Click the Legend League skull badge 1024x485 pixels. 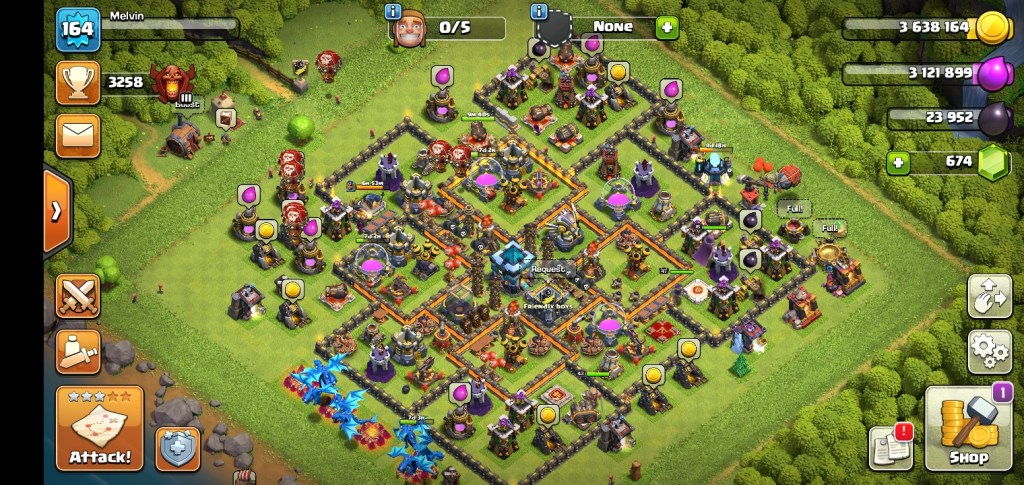tap(178, 82)
